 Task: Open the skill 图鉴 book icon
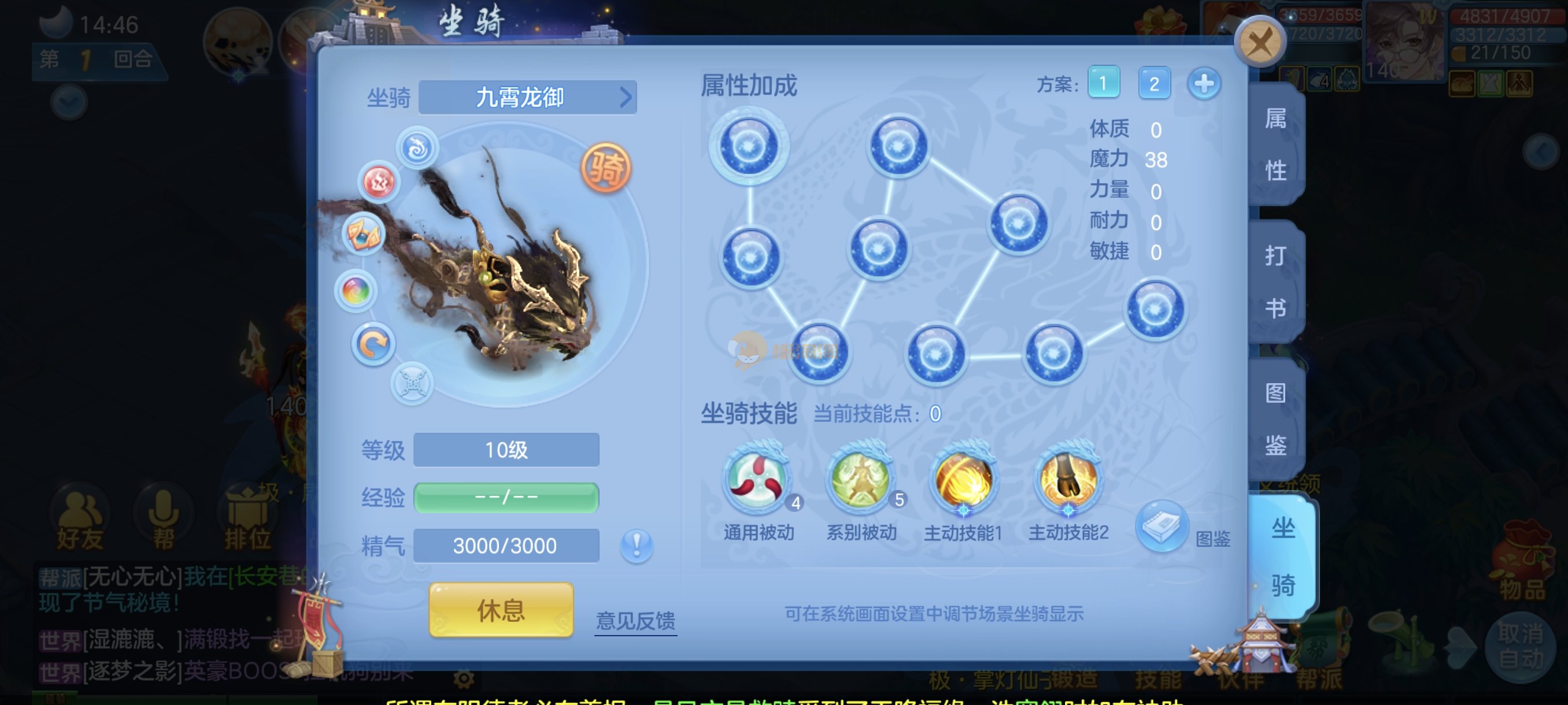pyautogui.click(x=1162, y=526)
